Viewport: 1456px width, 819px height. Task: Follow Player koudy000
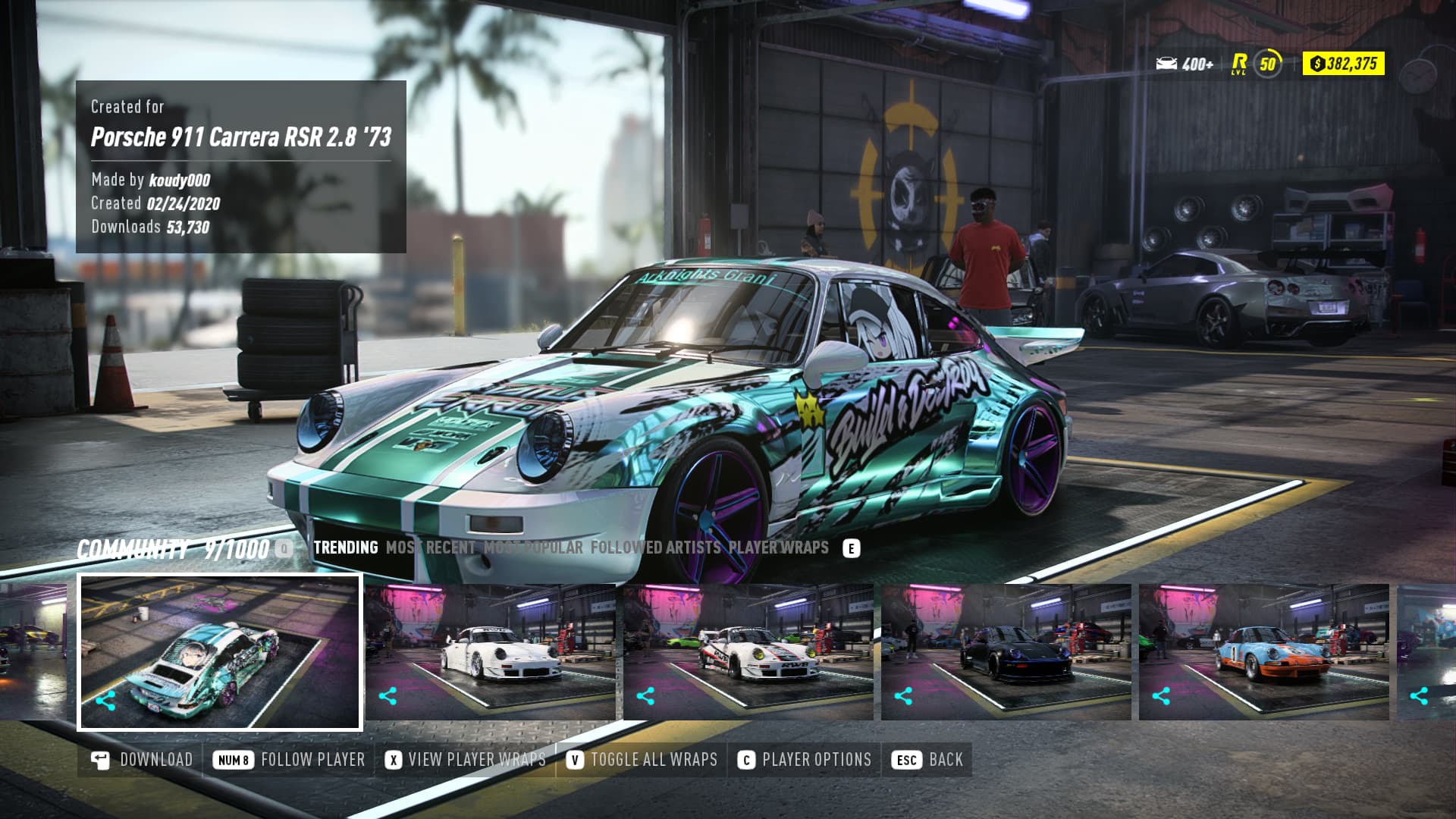pyautogui.click(x=289, y=760)
